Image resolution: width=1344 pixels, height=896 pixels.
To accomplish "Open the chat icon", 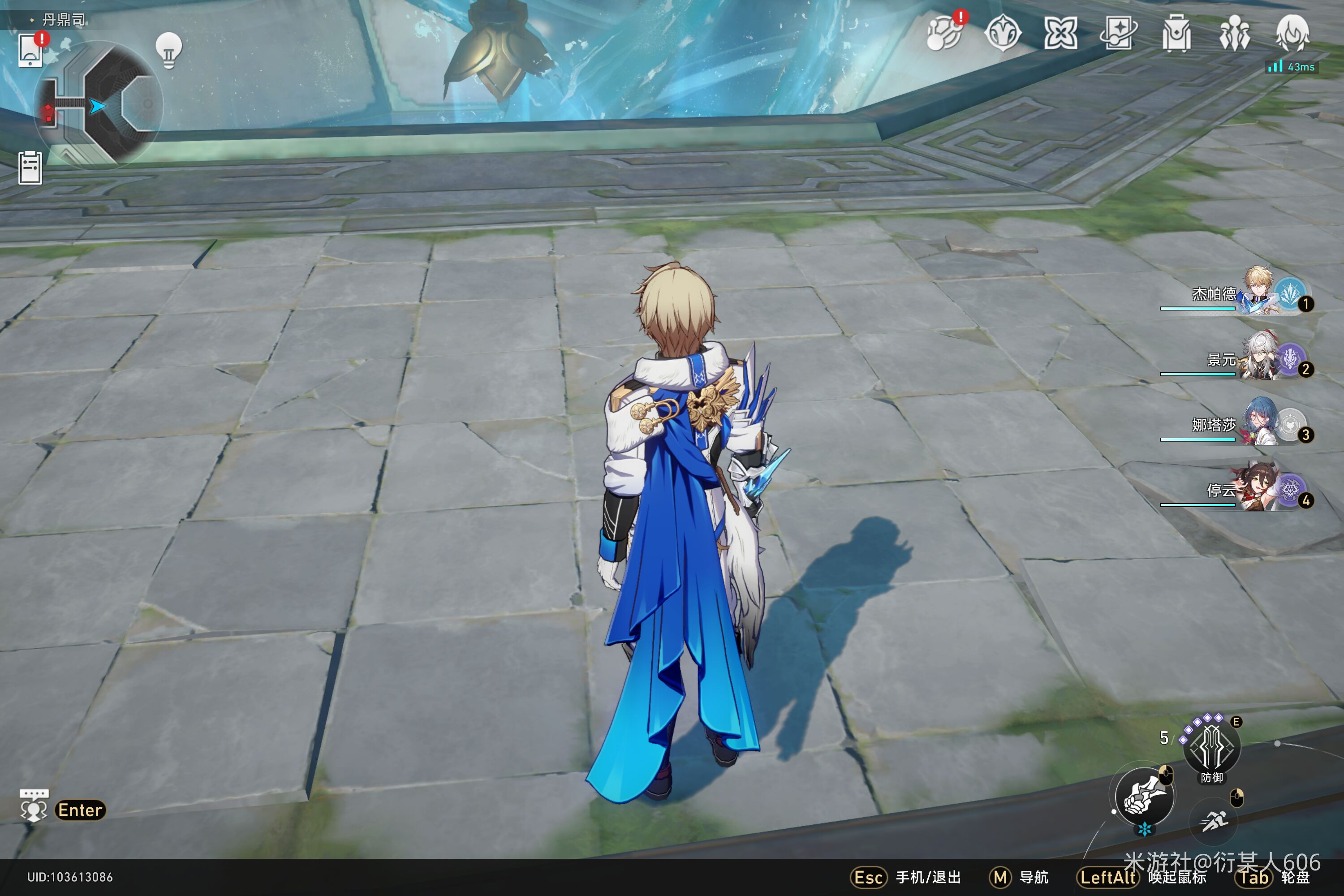I will pos(34,806).
